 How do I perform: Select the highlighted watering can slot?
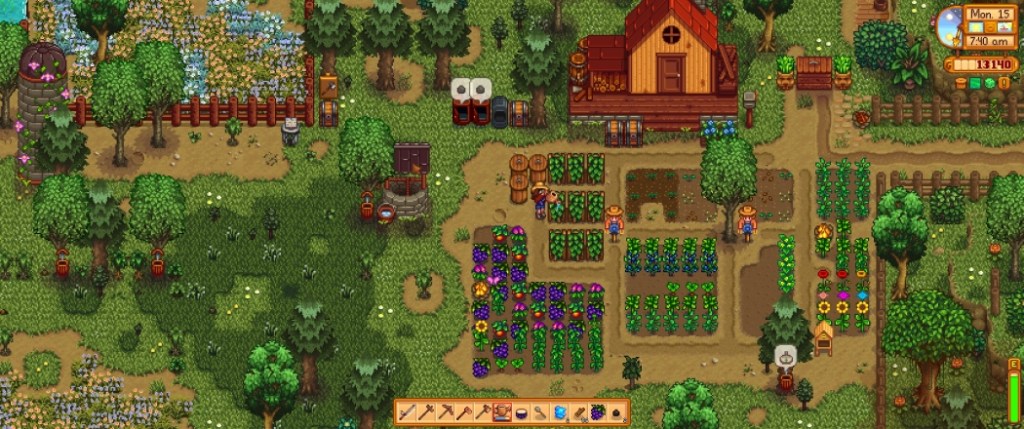click(x=501, y=412)
